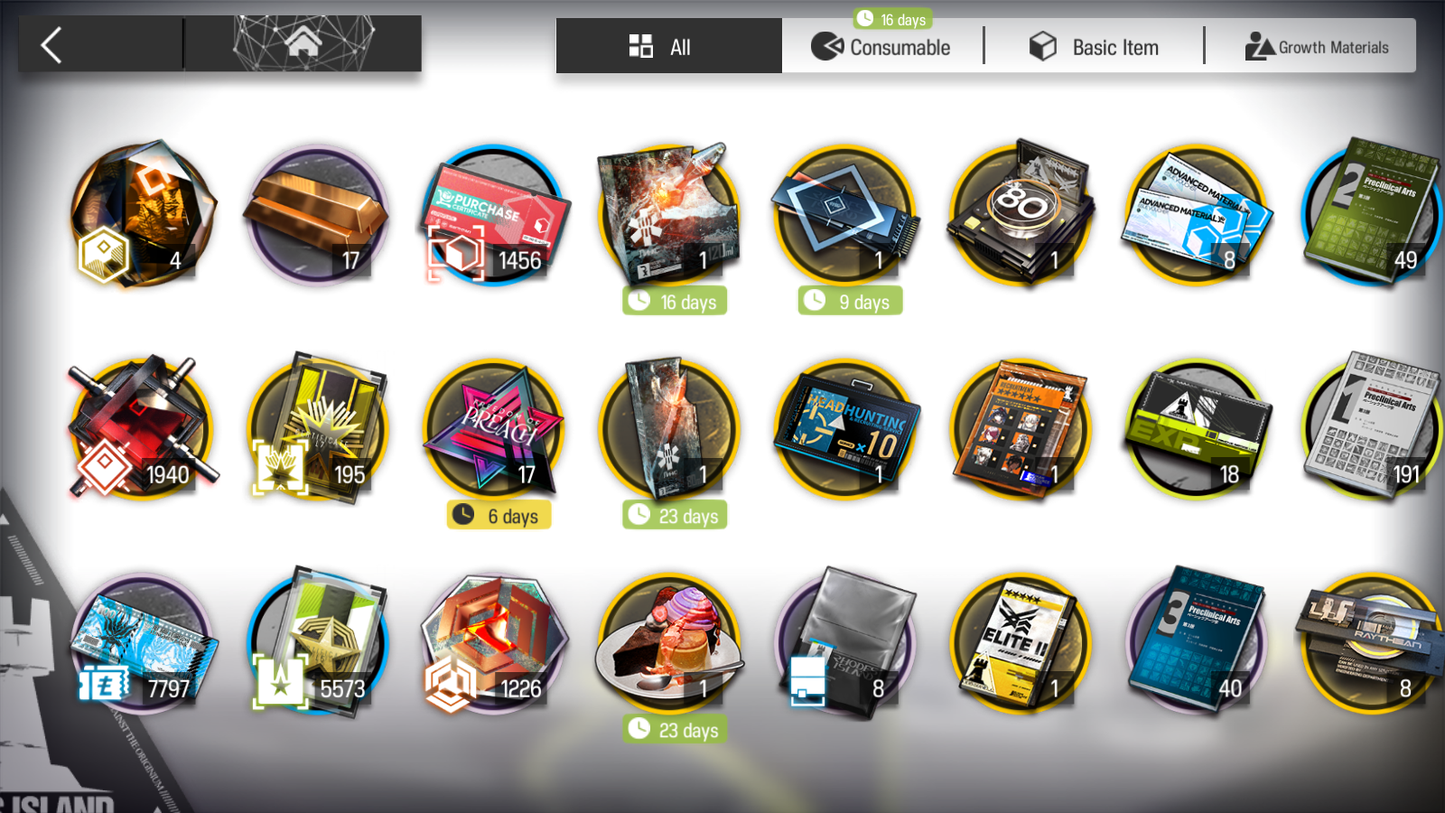The height and width of the screenshot is (813, 1445).
Task: Show the Basic Item tab
Action: (x=1095, y=47)
